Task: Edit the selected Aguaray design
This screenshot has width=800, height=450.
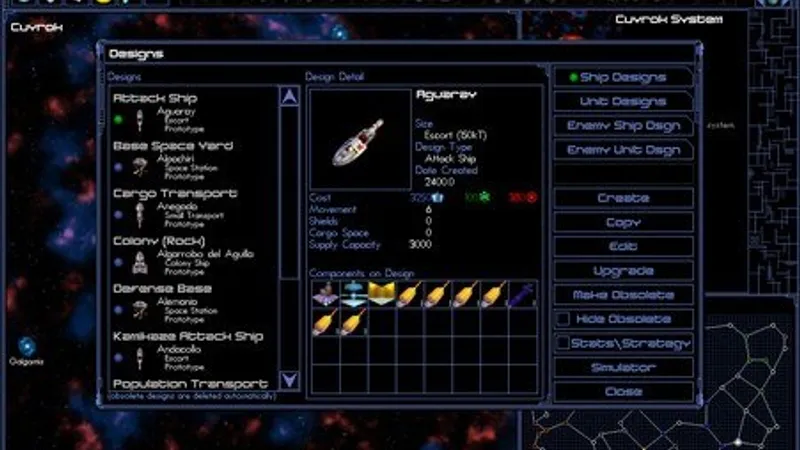Action: tap(623, 246)
